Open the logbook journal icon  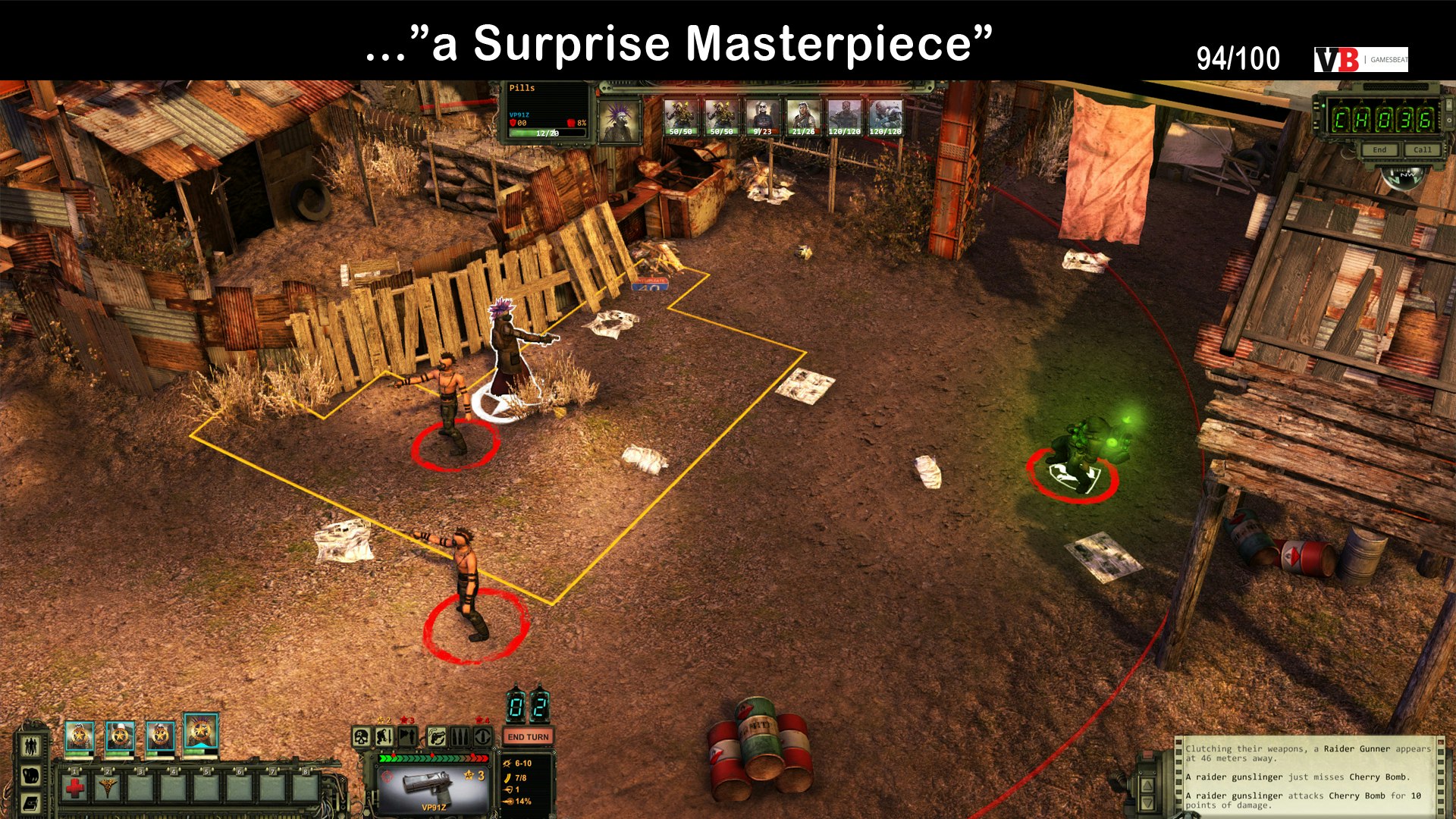31,804
